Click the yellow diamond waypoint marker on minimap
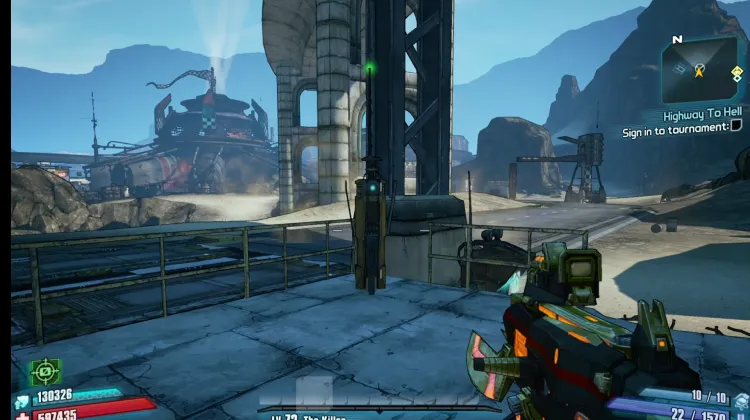 tap(737, 73)
